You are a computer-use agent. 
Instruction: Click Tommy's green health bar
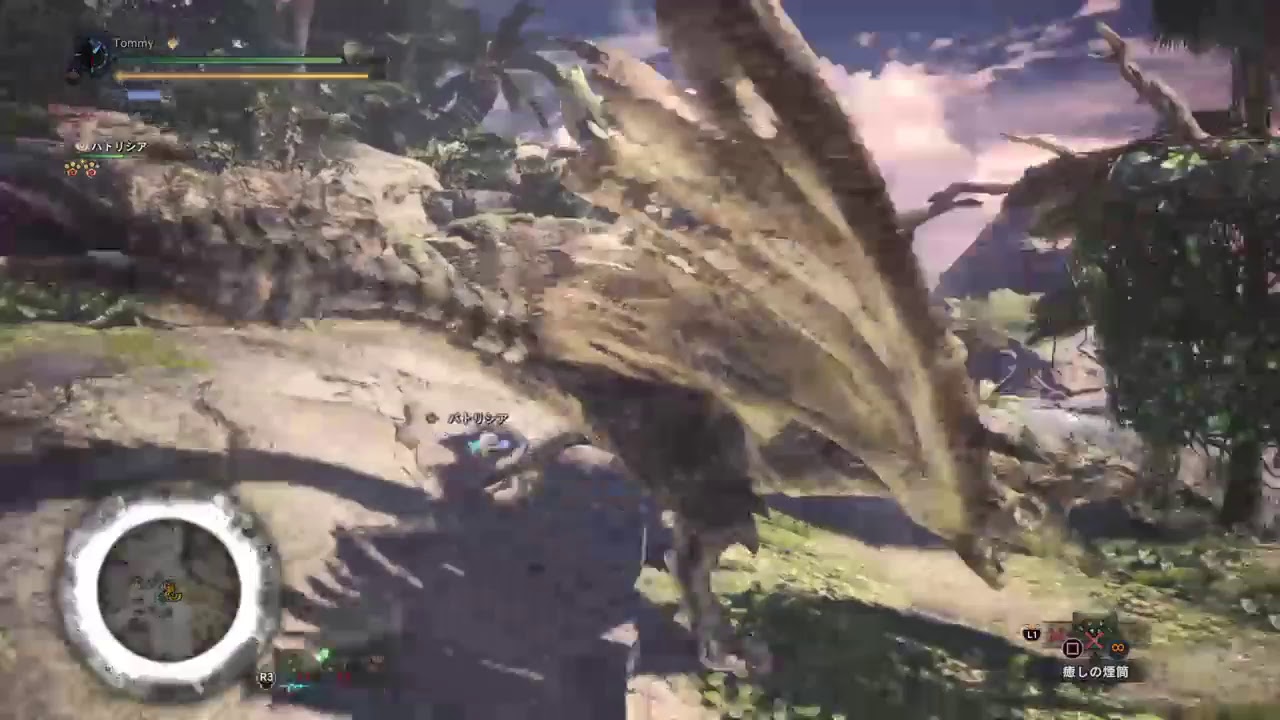pos(230,59)
